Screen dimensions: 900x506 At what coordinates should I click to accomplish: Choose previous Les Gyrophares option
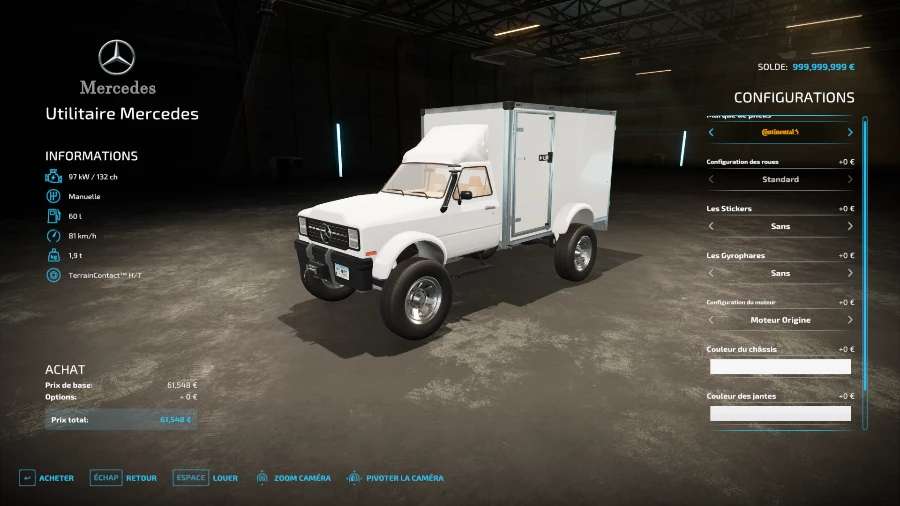point(711,273)
